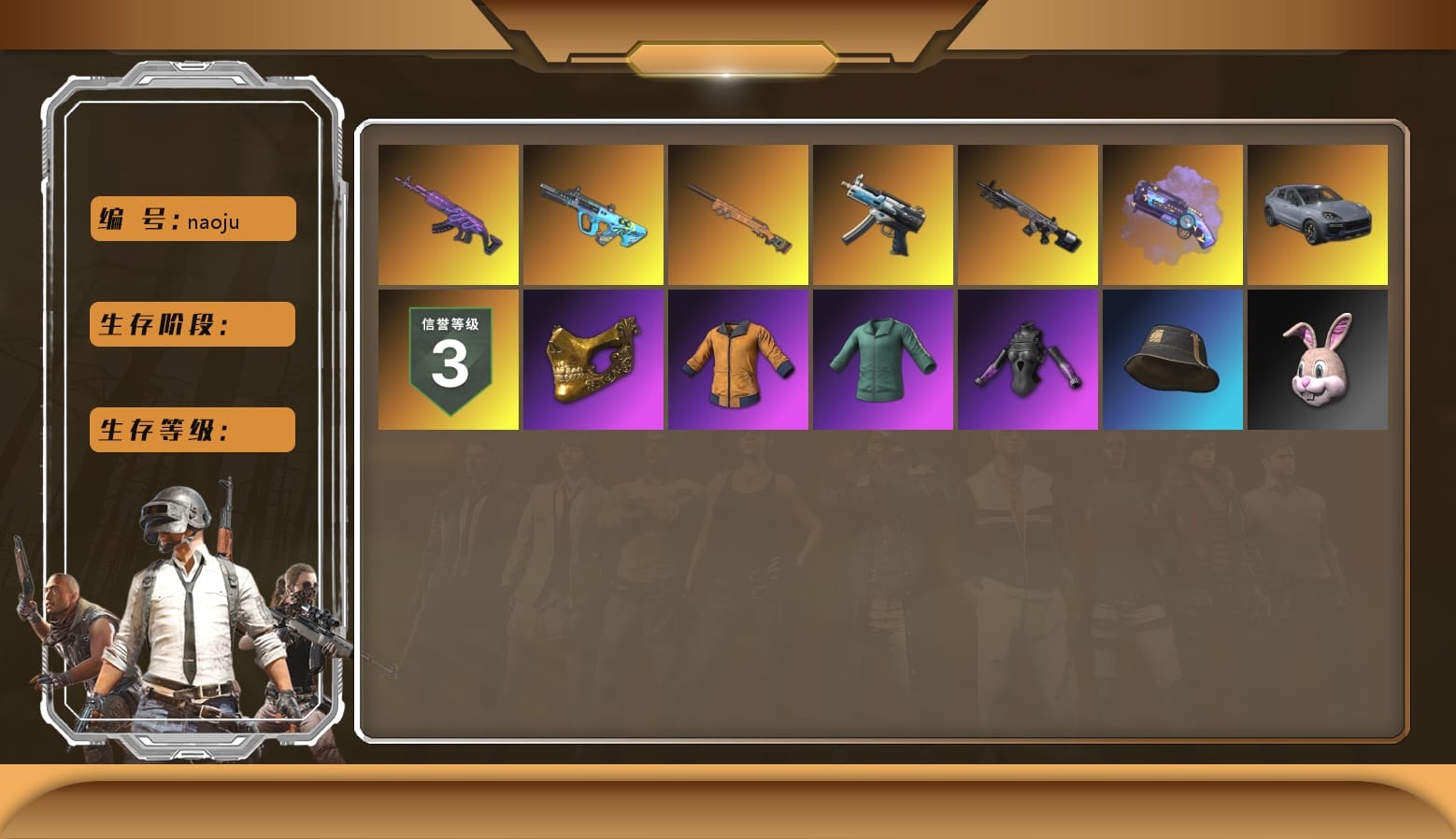Select the green track jacket item
Screen dimensions: 1456x839
(882, 359)
